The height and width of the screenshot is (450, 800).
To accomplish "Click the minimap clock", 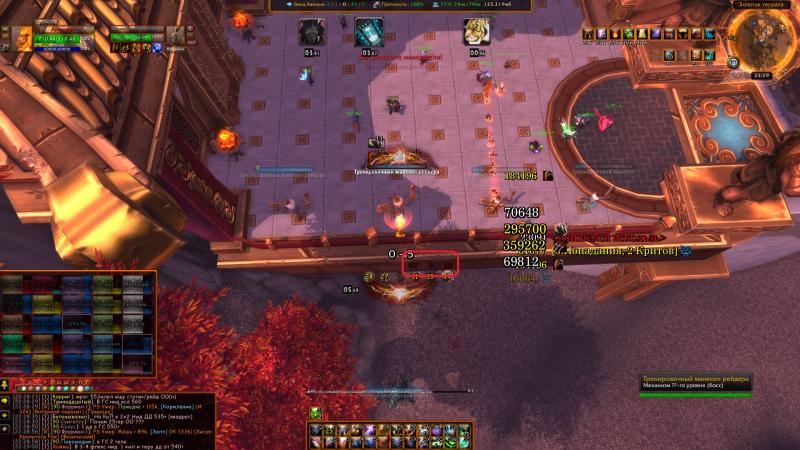I will (x=761, y=75).
